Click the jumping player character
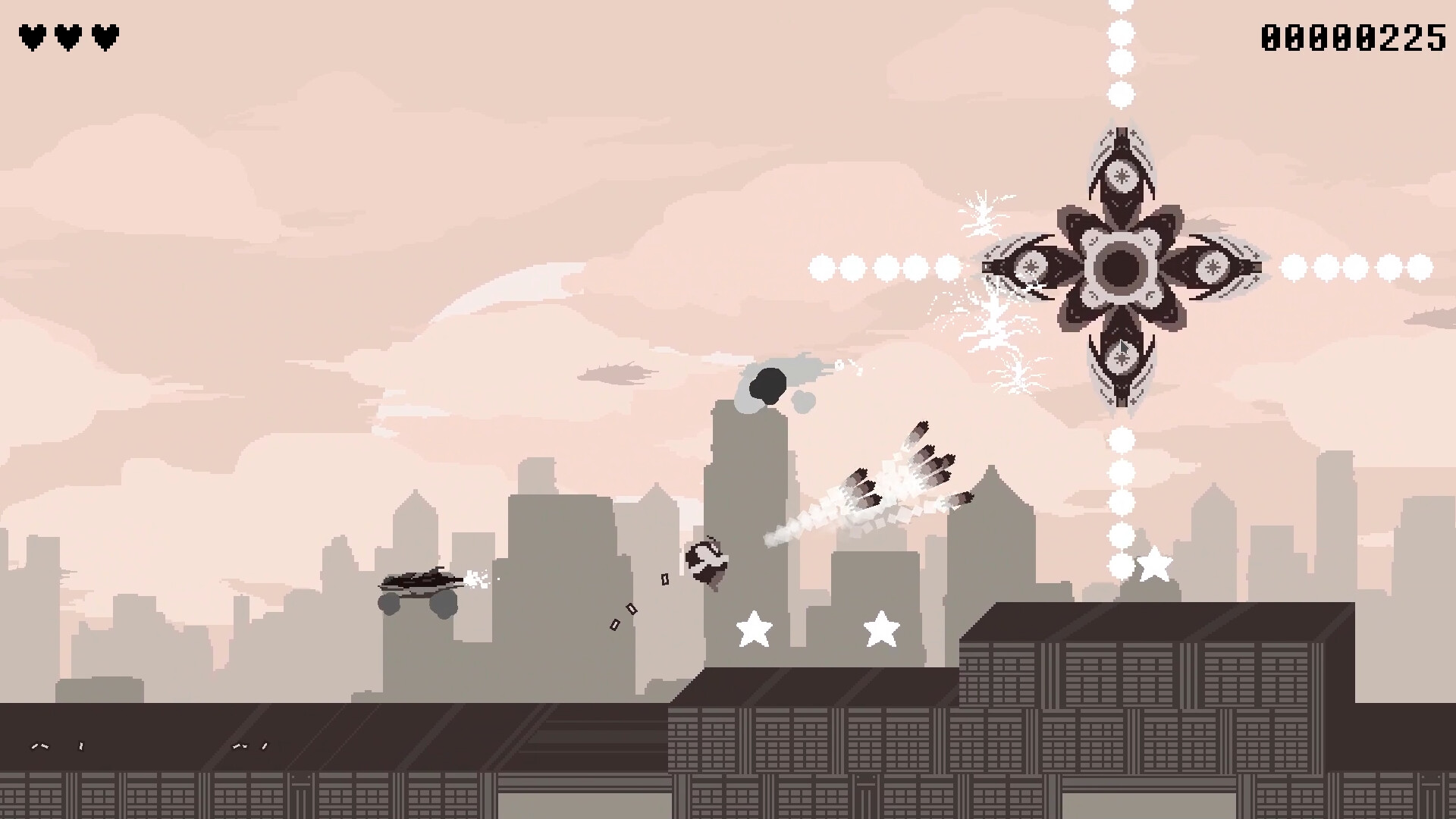Screen dimensions: 1456x819 tap(705, 561)
